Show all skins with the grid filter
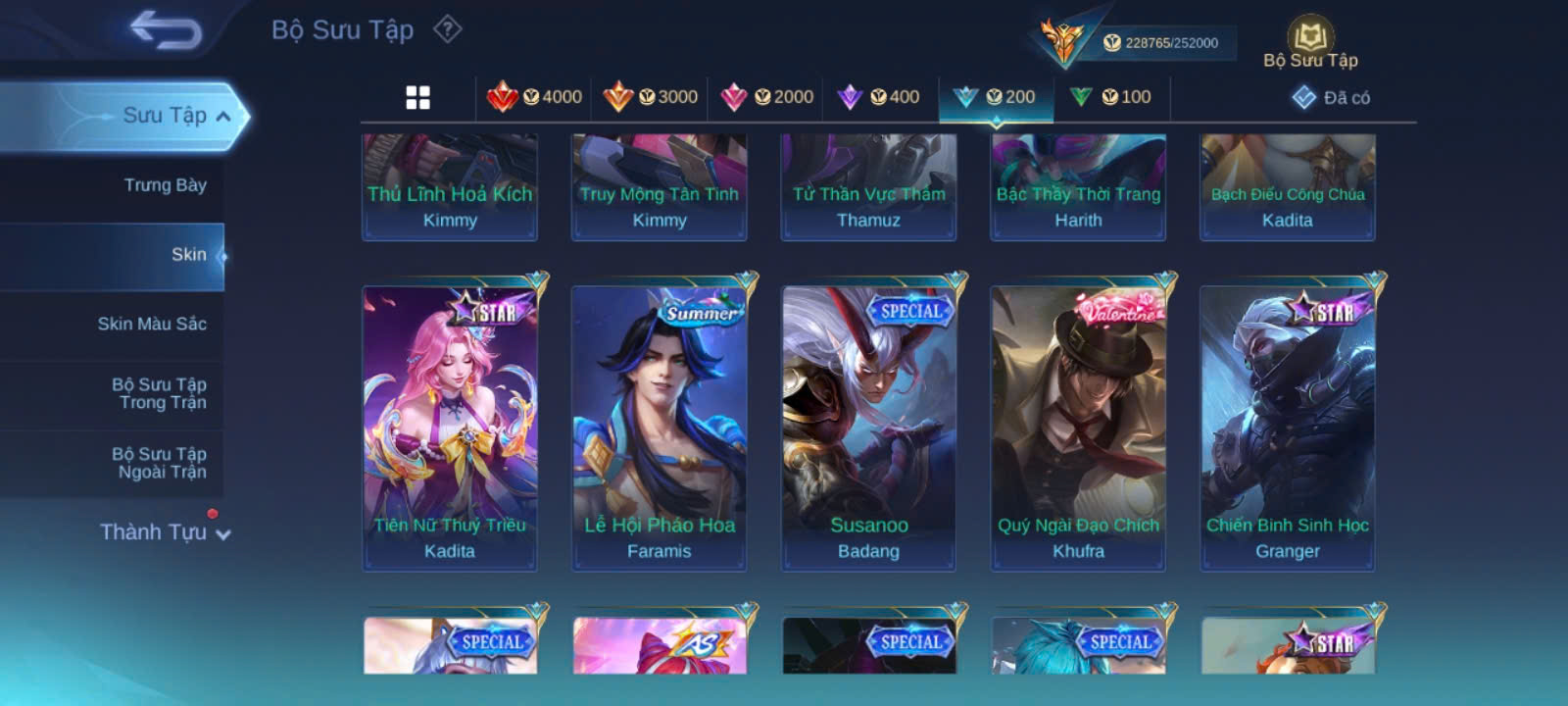1568x706 pixels. pyautogui.click(x=417, y=97)
